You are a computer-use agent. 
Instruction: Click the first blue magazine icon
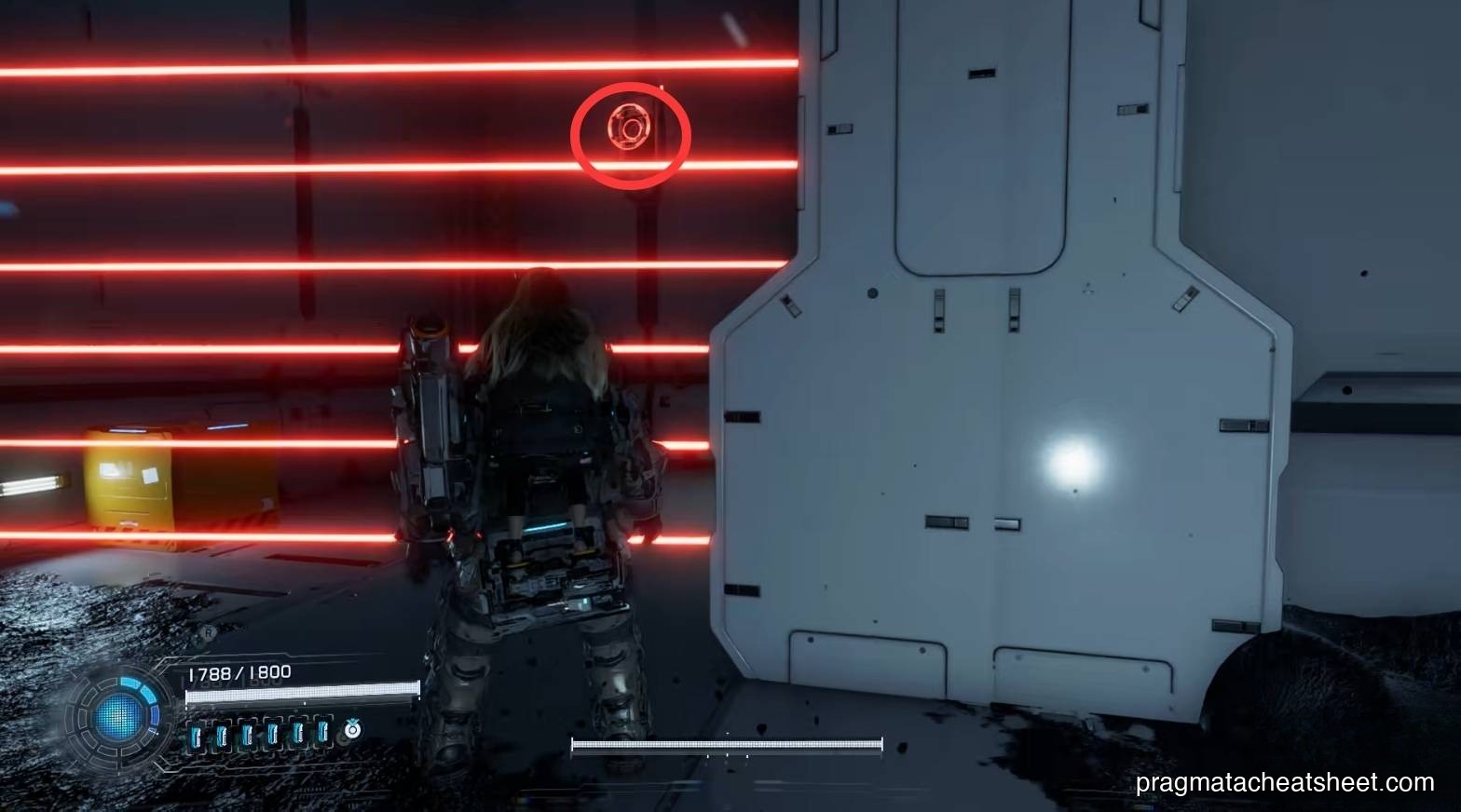(x=196, y=733)
